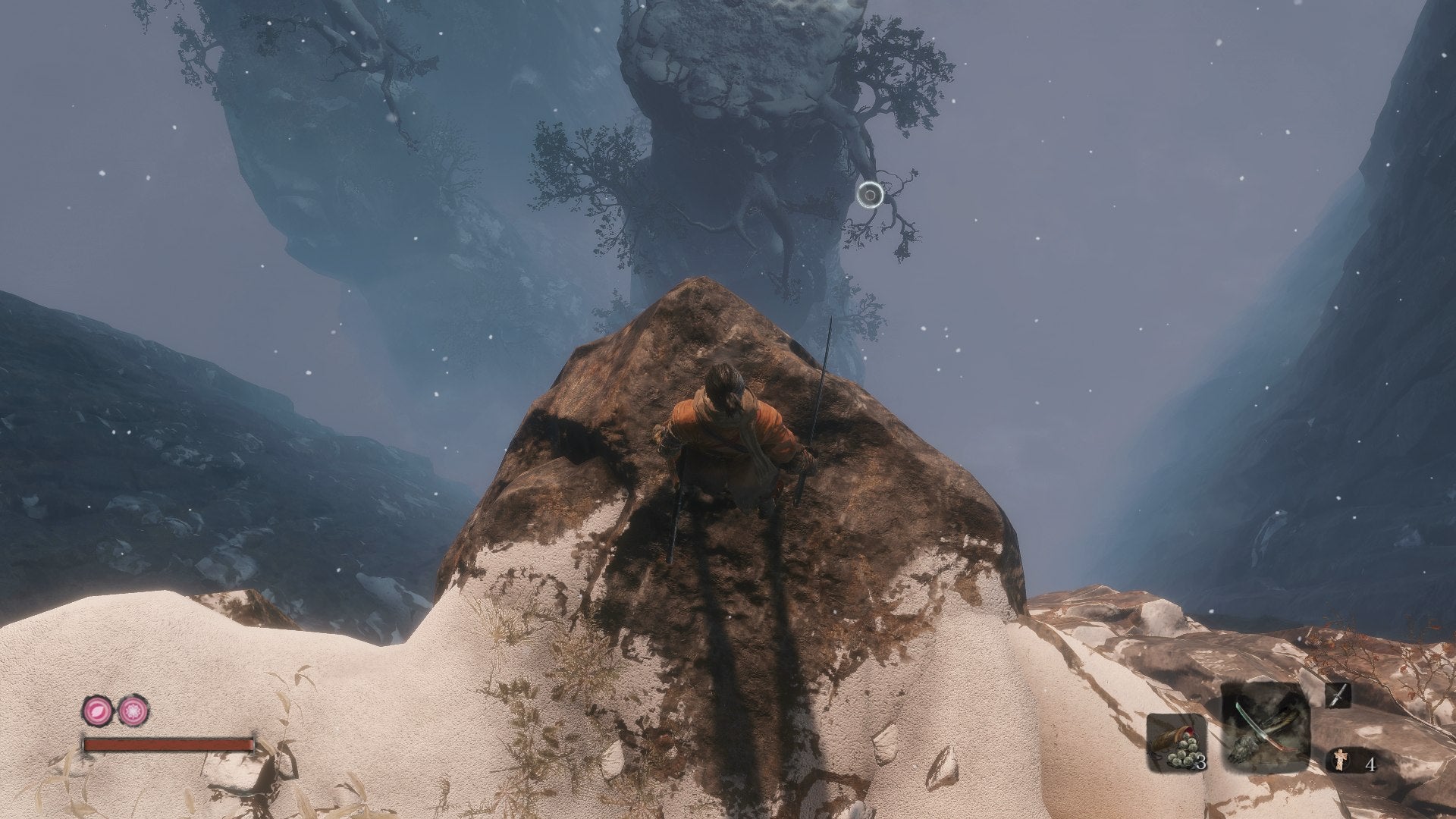Select the leaf-emblem medallion icon
Image resolution: width=1456 pixels, height=819 pixels.
(97, 711)
